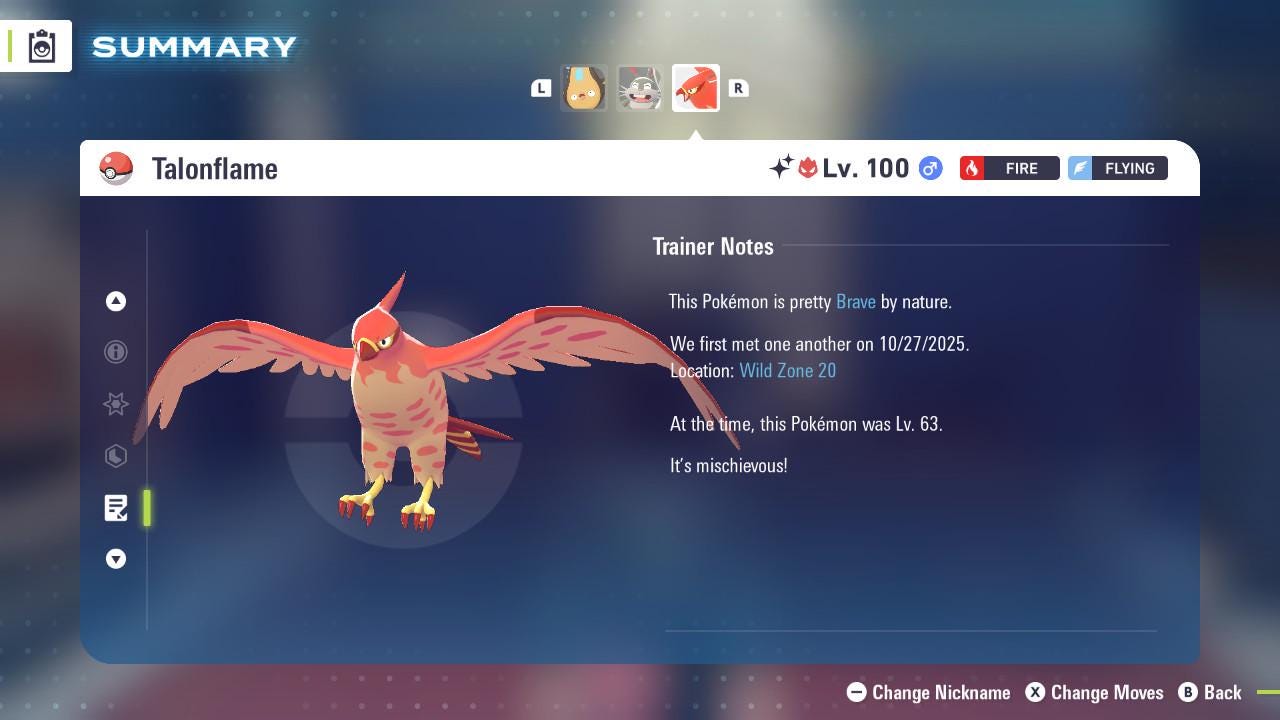The image size is (1280, 720).
Task: Open the Info section in the sidebar
Action: point(116,352)
